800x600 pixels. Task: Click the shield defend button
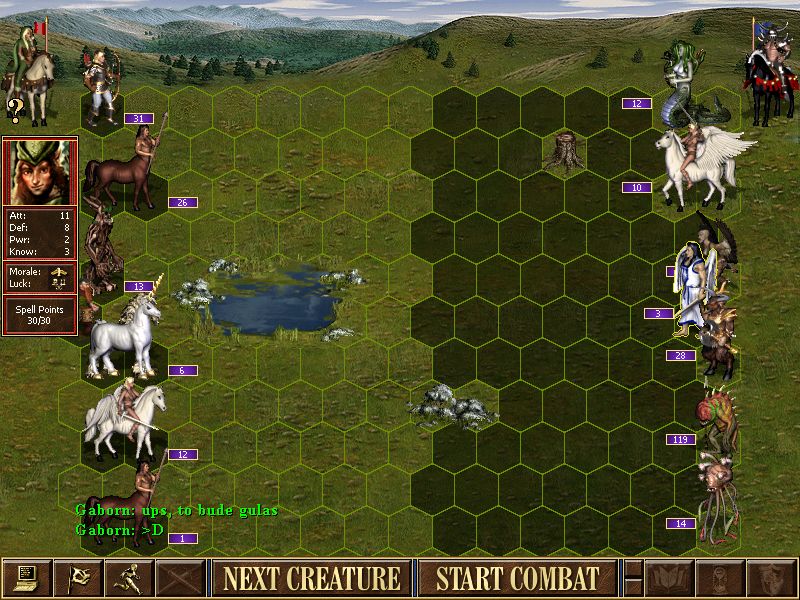pyautogui.click(x=769, y=578)
